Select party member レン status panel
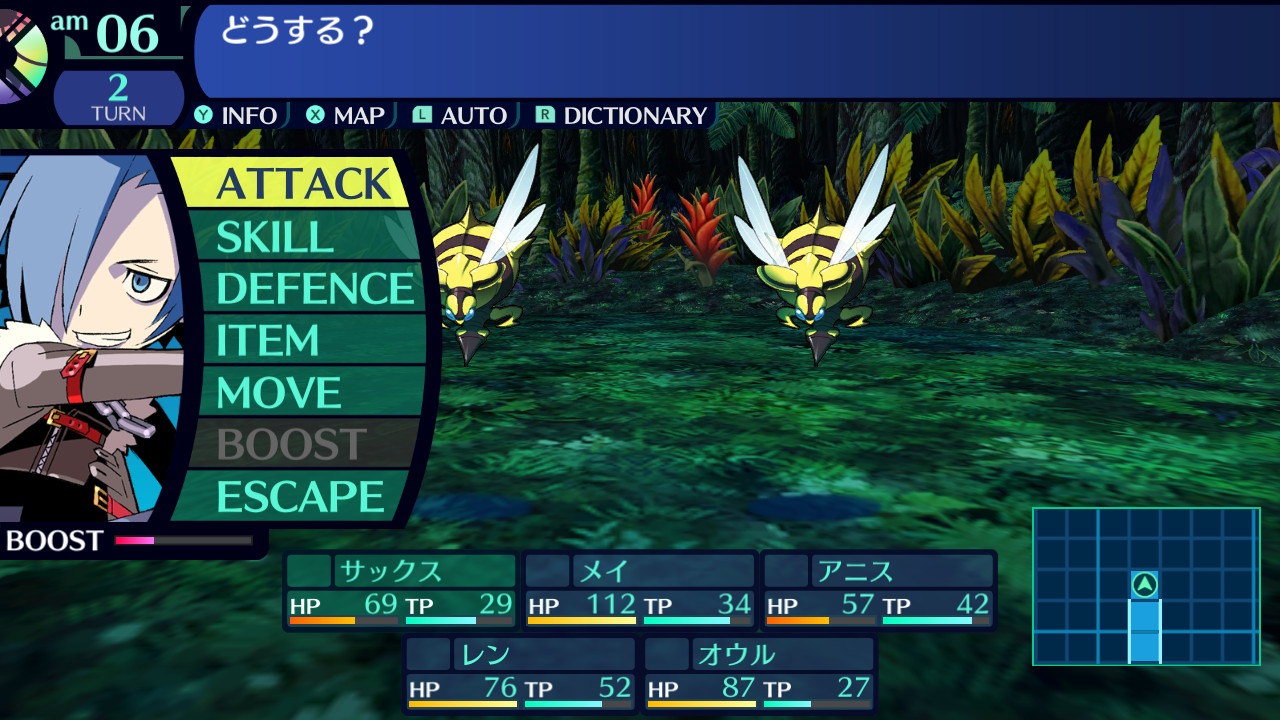 [520, 673]
